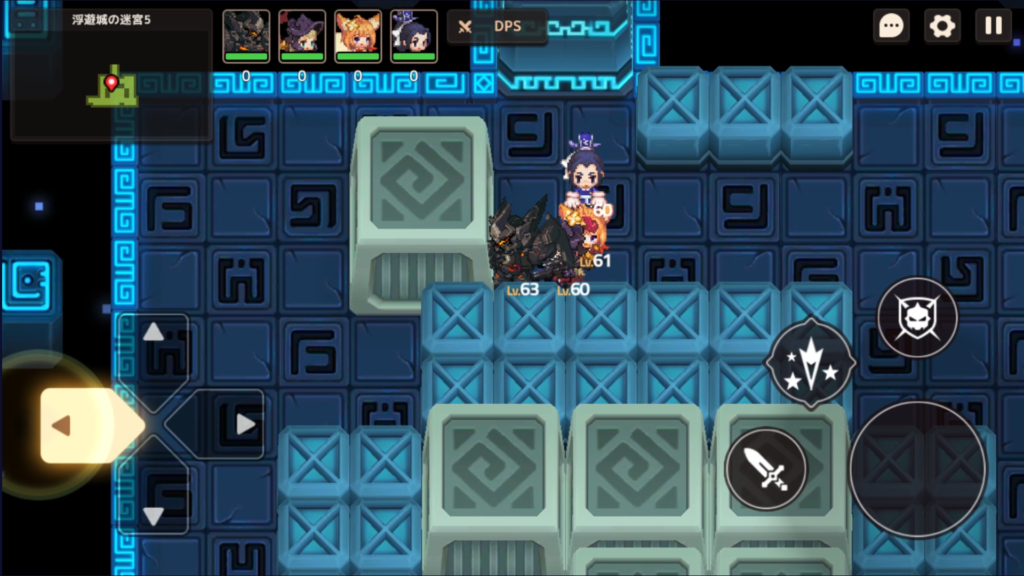The width and height of the screenshot is (1024, 576).
Task: Select the dark armored beast party portrait
Action: (246, 35)
